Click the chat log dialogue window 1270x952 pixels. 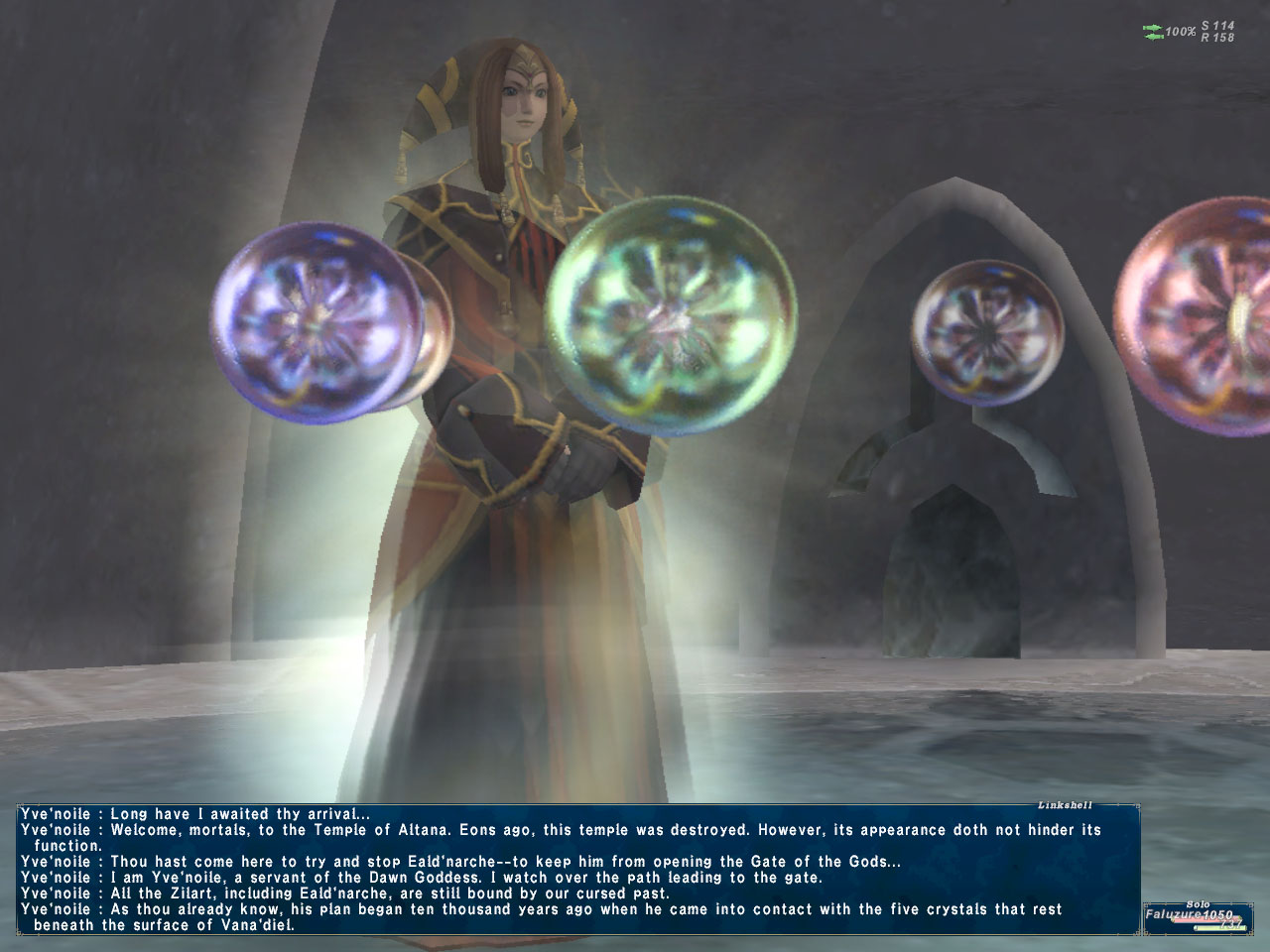click(x=575, y=869)
